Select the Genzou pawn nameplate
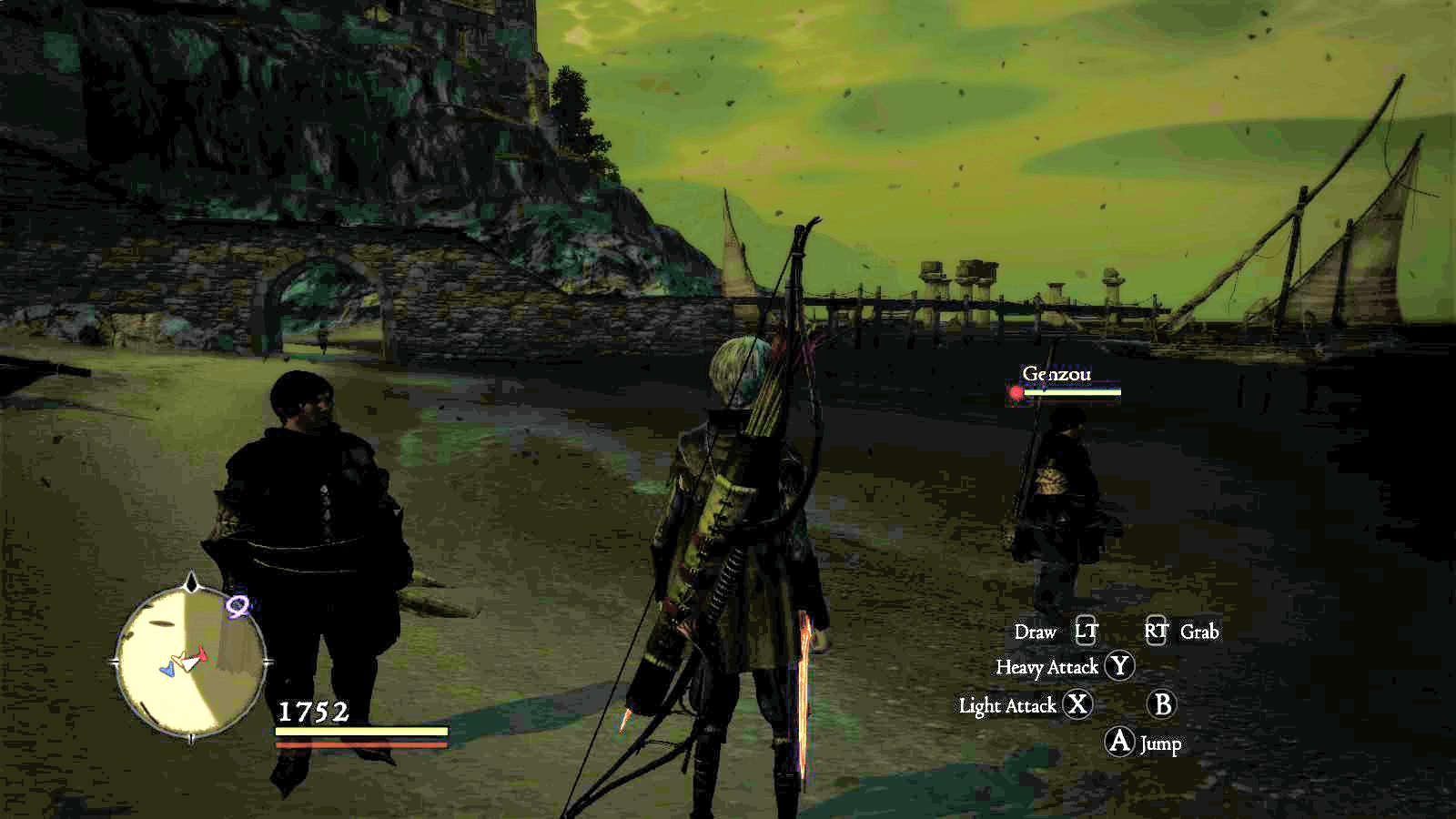This screenshot has width=1456, height=819. tap(1057, 374)
